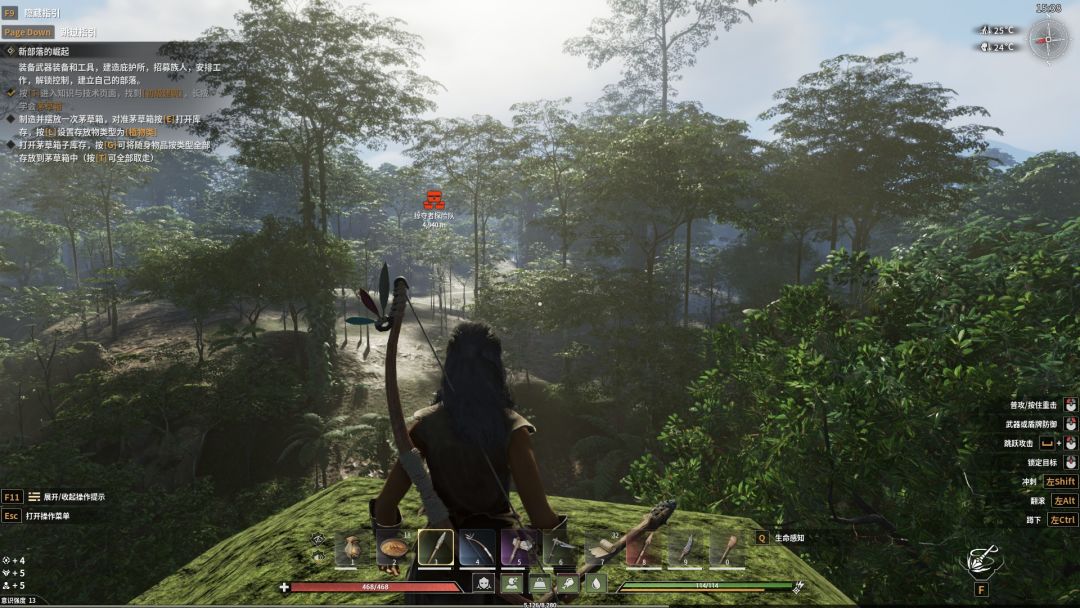Select the 新部落的崛起 quest tracker title
The height and width of the screenshot is (608, 1080).
click(x=44, y=50)
